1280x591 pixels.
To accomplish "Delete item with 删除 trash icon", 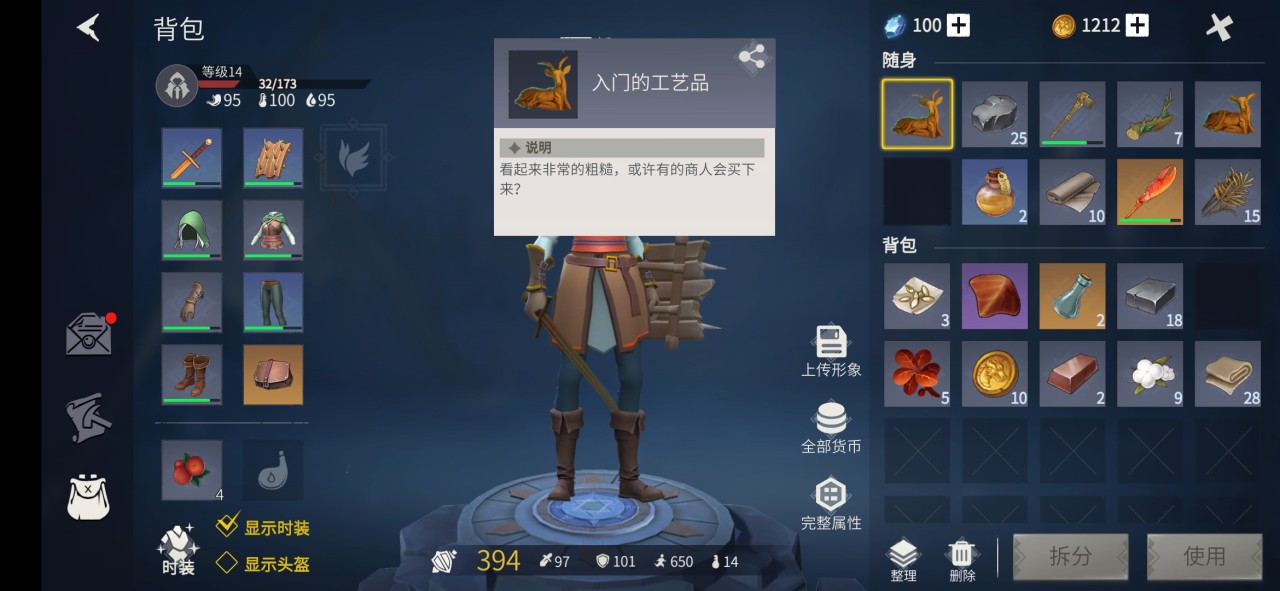I will [961, 560].
